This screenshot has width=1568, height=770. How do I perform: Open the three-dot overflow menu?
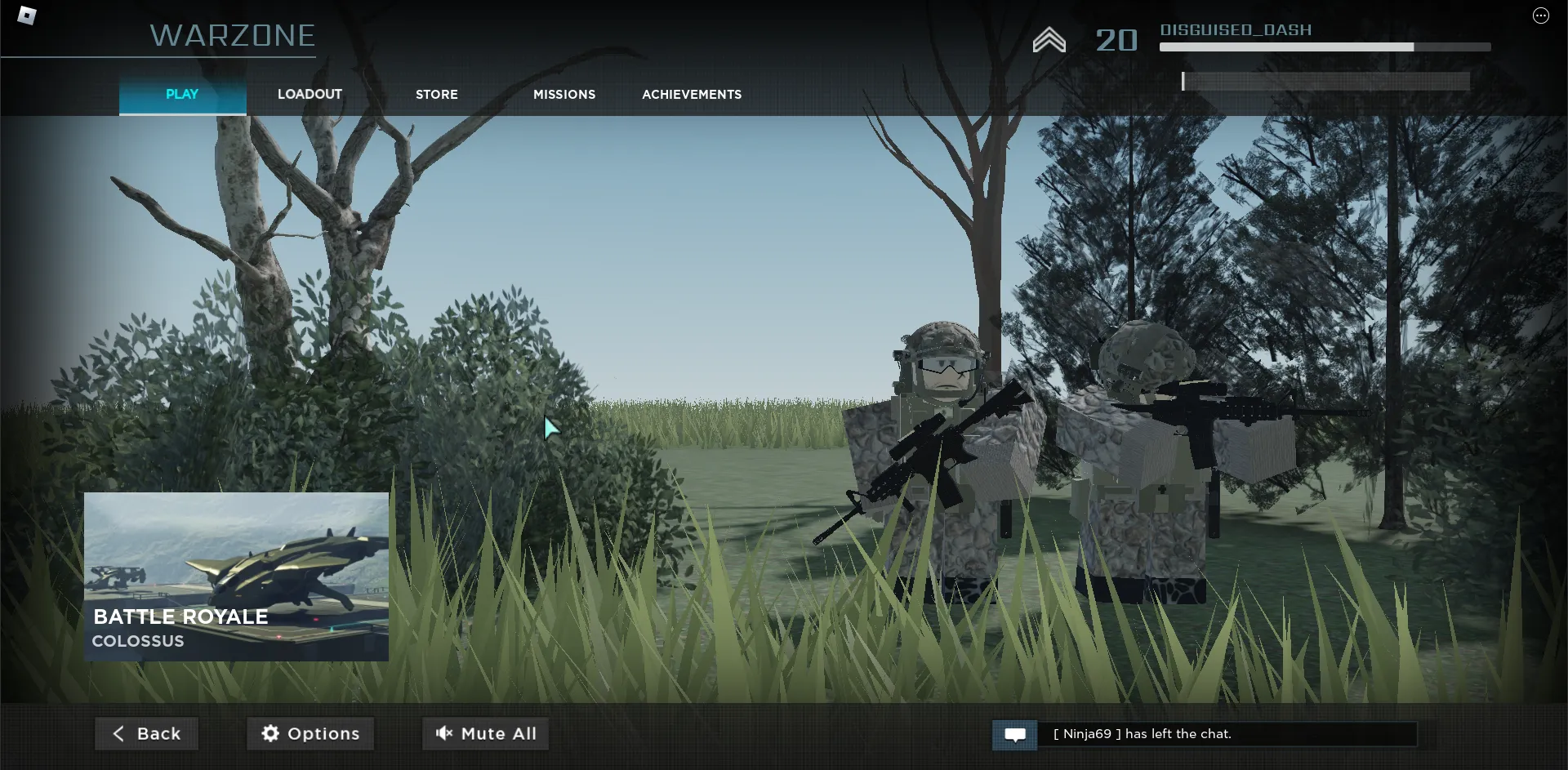(x=1540, y=16)
